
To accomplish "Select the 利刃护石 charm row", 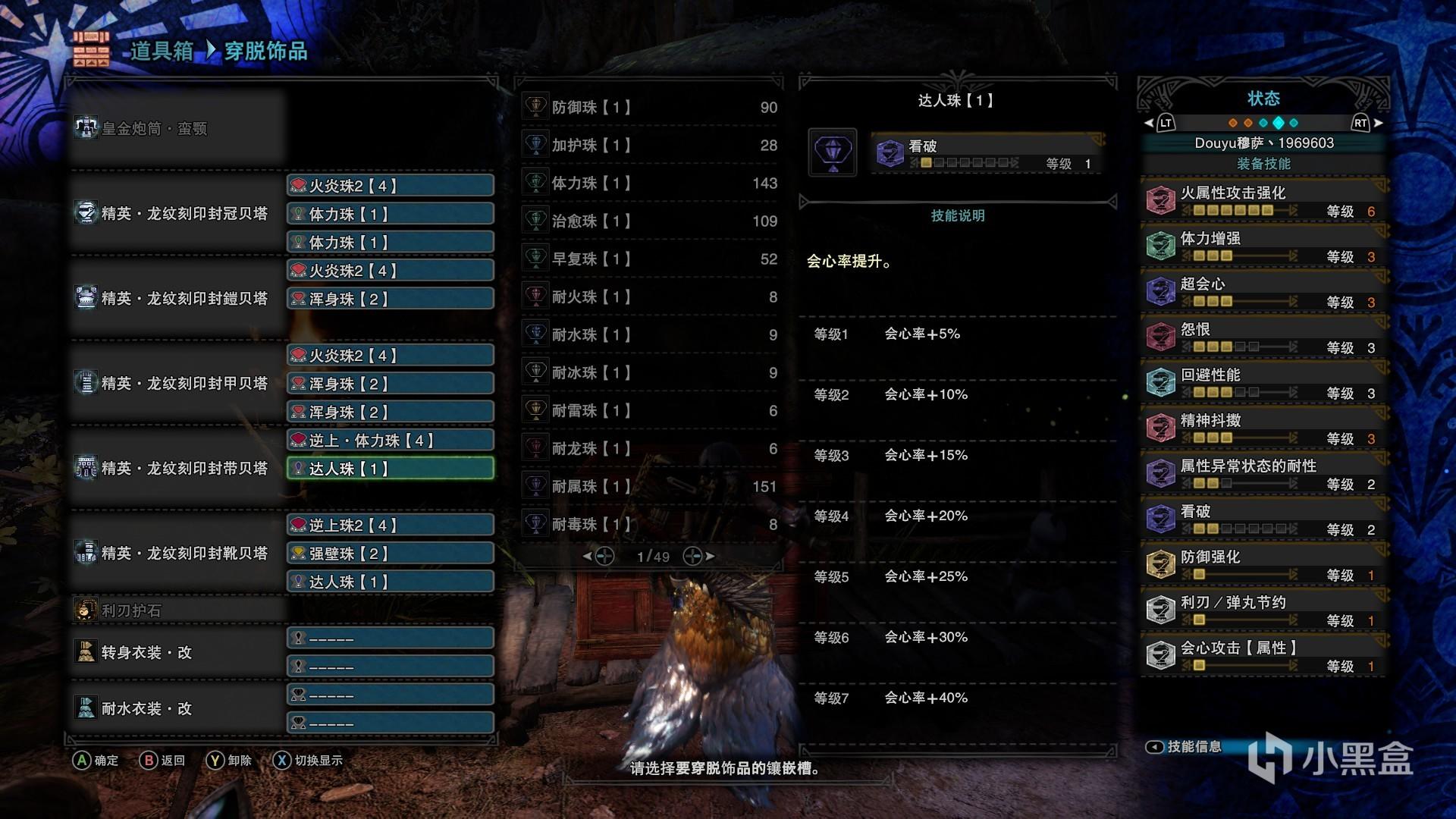I will [x=176, y=610].
